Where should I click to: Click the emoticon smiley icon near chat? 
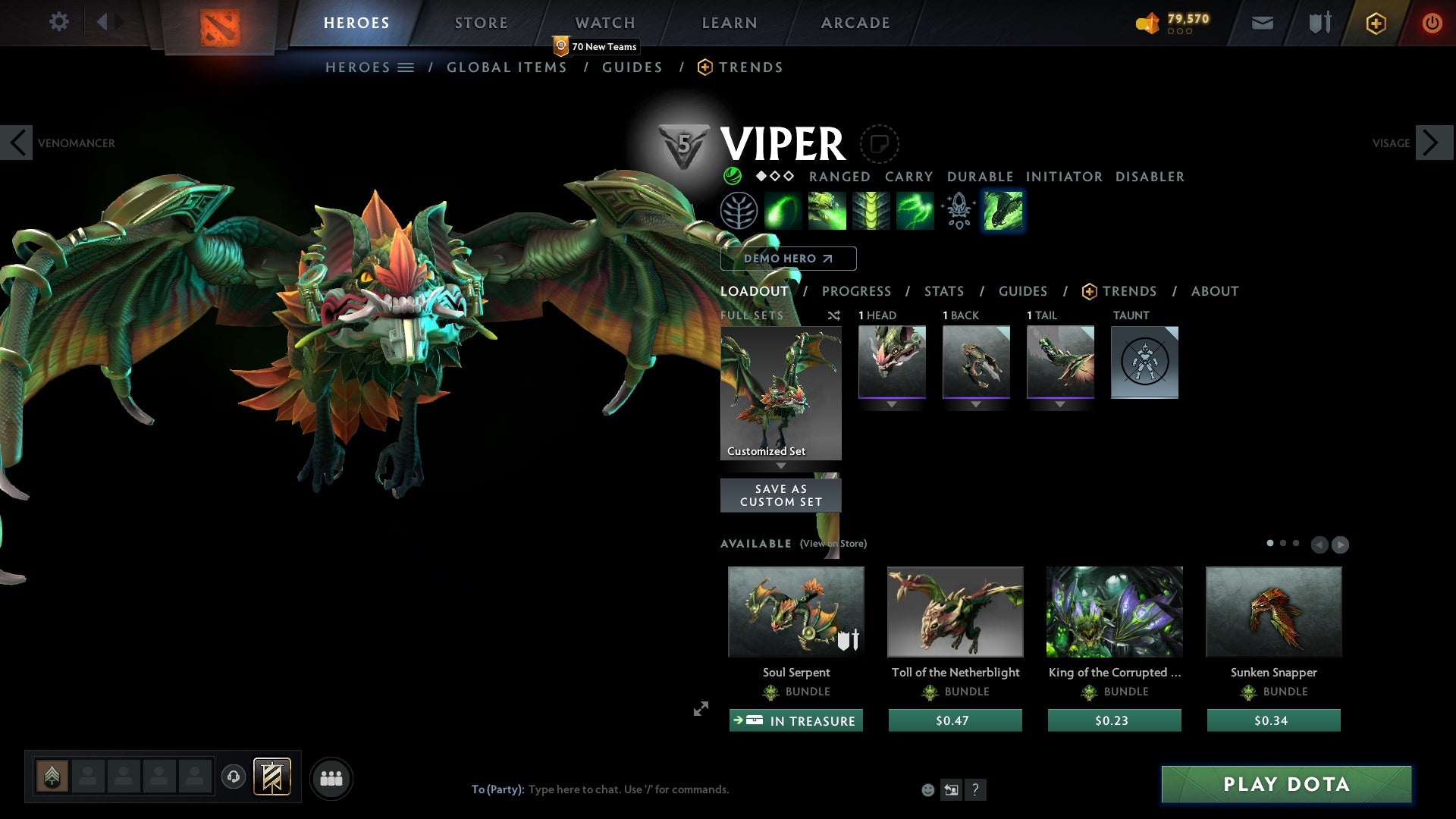tap(927, 789)
